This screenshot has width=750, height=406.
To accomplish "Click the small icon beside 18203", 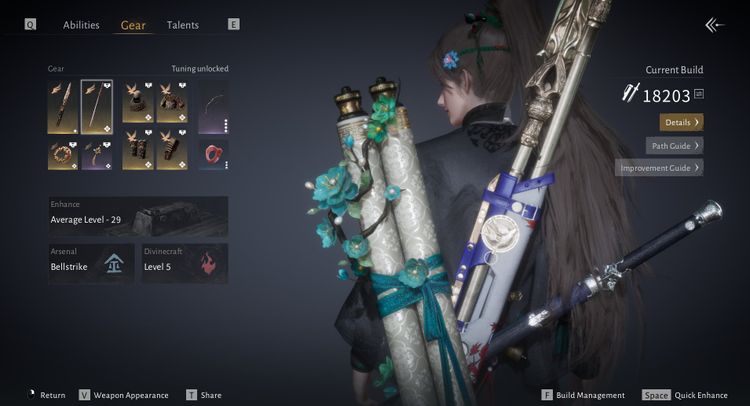I will (x=698, y=94).
